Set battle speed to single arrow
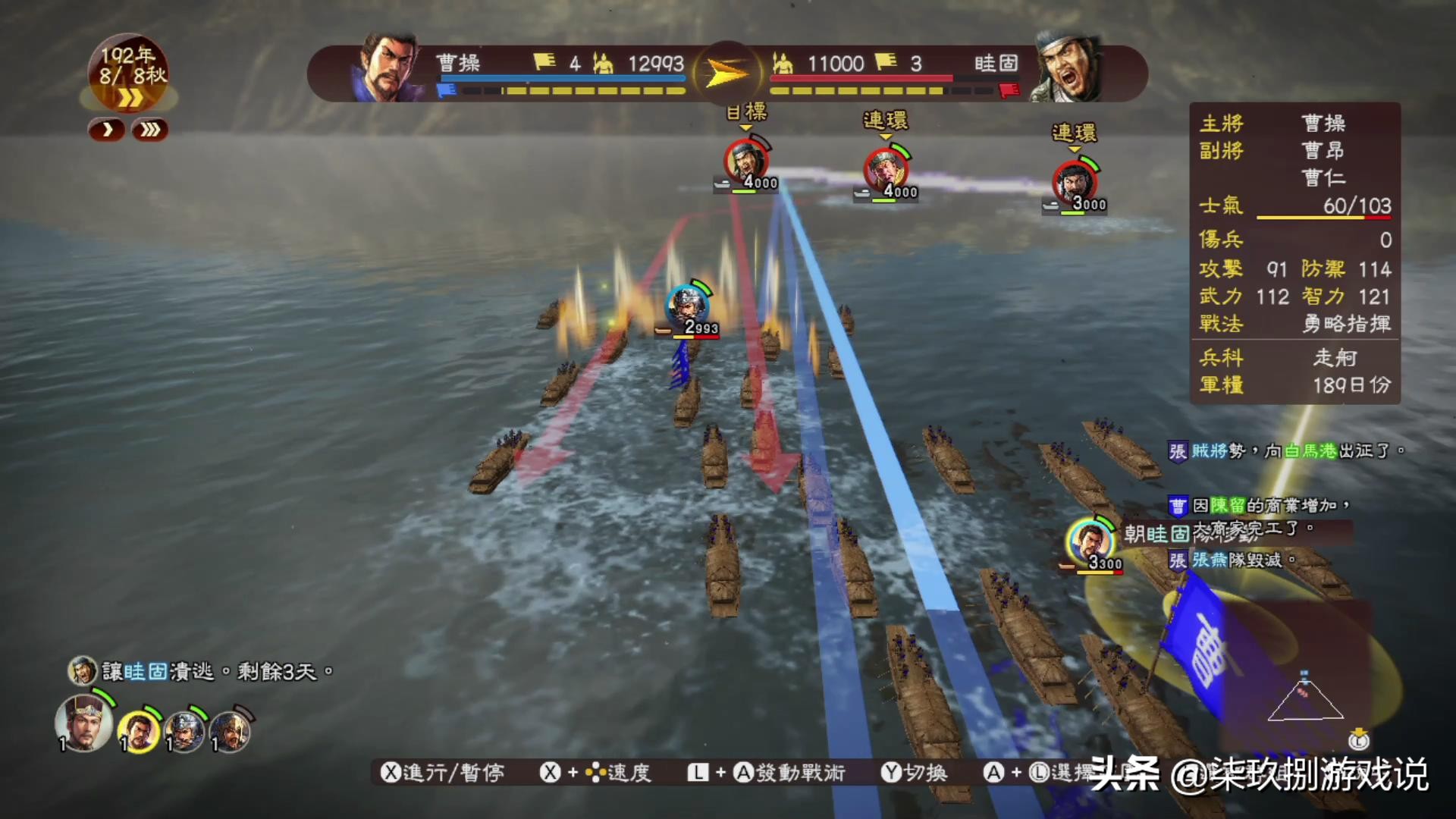The height and width of the screenshot is (819, 1456). coord(108,130)
